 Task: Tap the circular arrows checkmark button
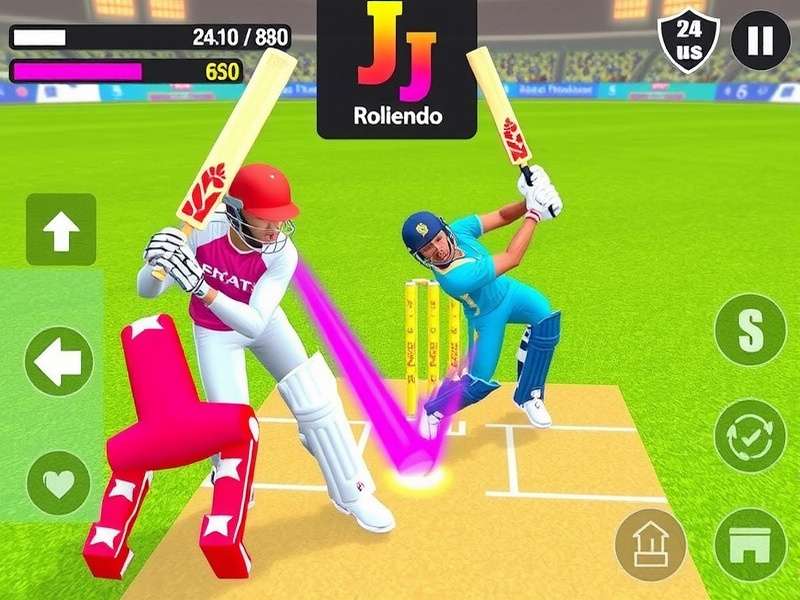click(750, 437)
